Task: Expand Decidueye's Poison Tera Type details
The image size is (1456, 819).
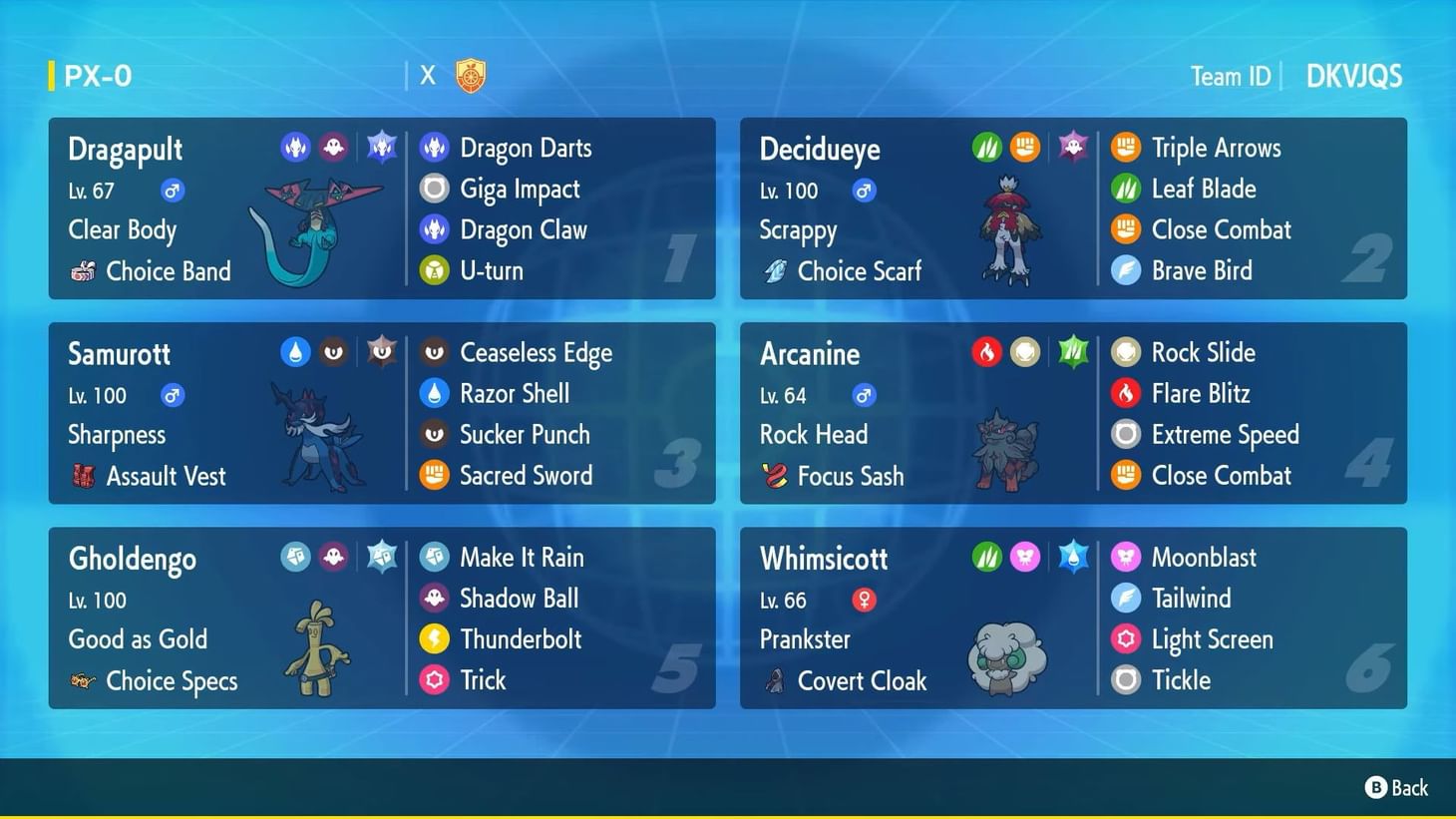Action: pos(1073,146)
